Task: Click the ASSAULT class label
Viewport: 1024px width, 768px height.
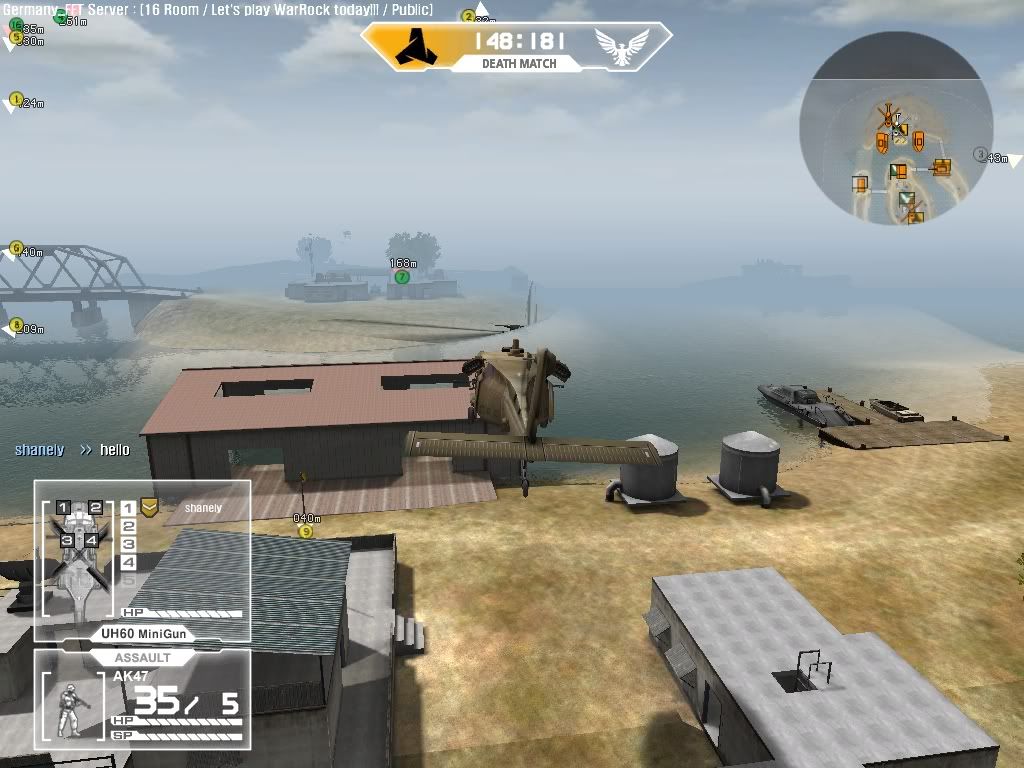Action: tap(142, 658)
